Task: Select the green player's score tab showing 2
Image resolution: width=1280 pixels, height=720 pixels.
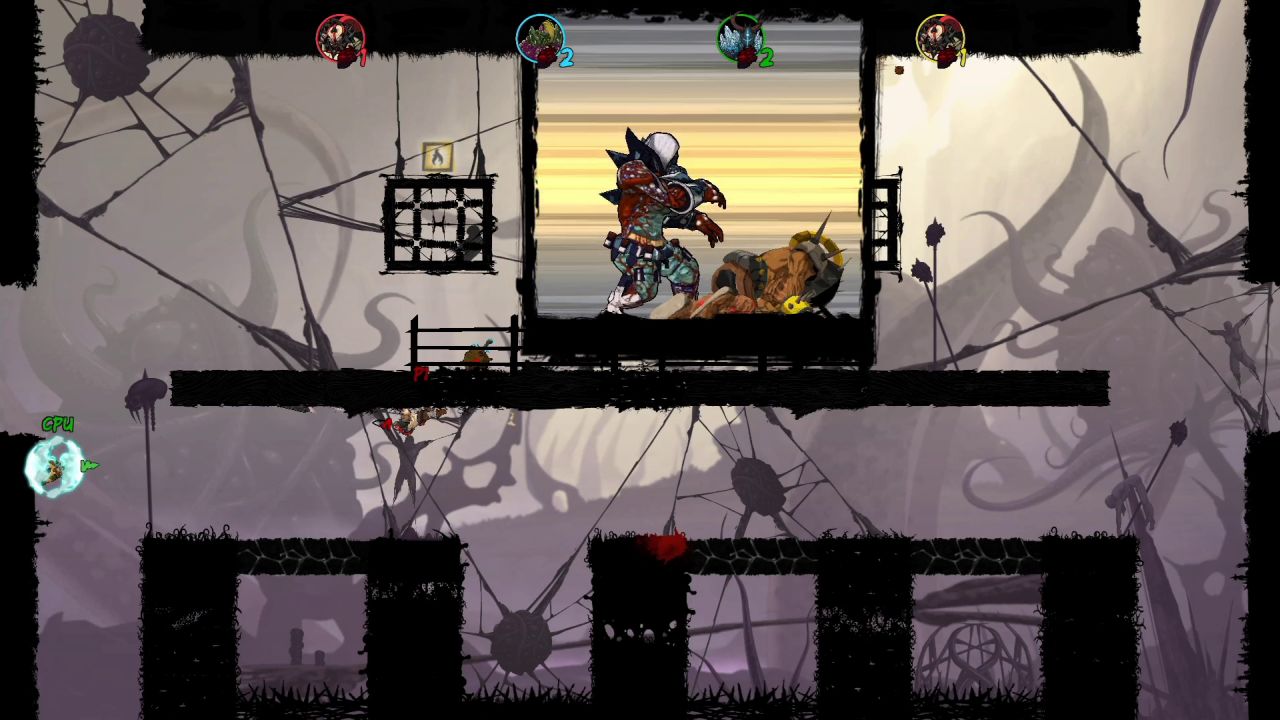Action: 767,55
